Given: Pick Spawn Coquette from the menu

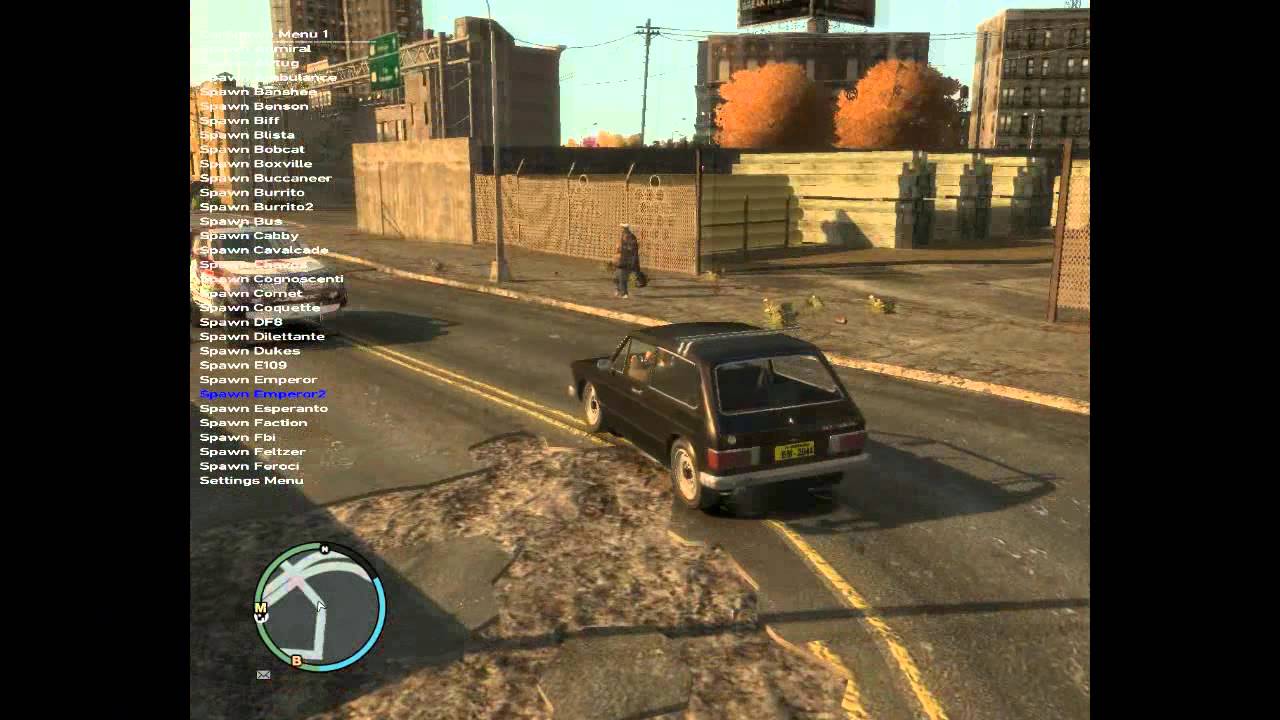Looking at the screenshot, I should [x=259, y=308].
